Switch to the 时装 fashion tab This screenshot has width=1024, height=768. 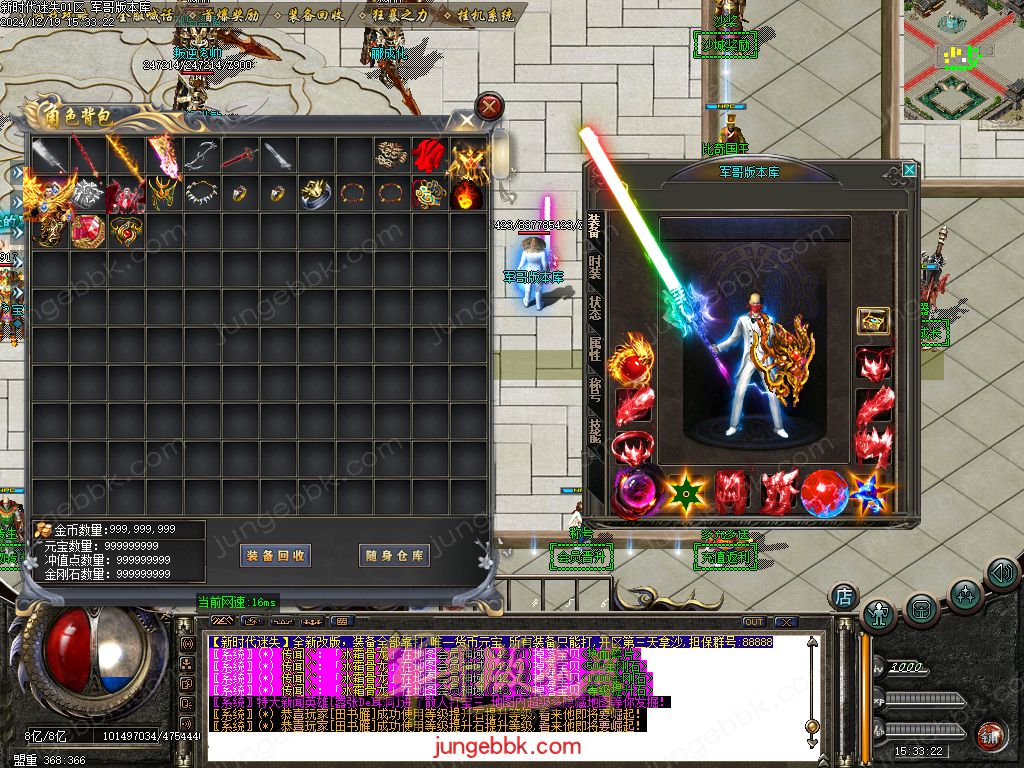[595, 266]
